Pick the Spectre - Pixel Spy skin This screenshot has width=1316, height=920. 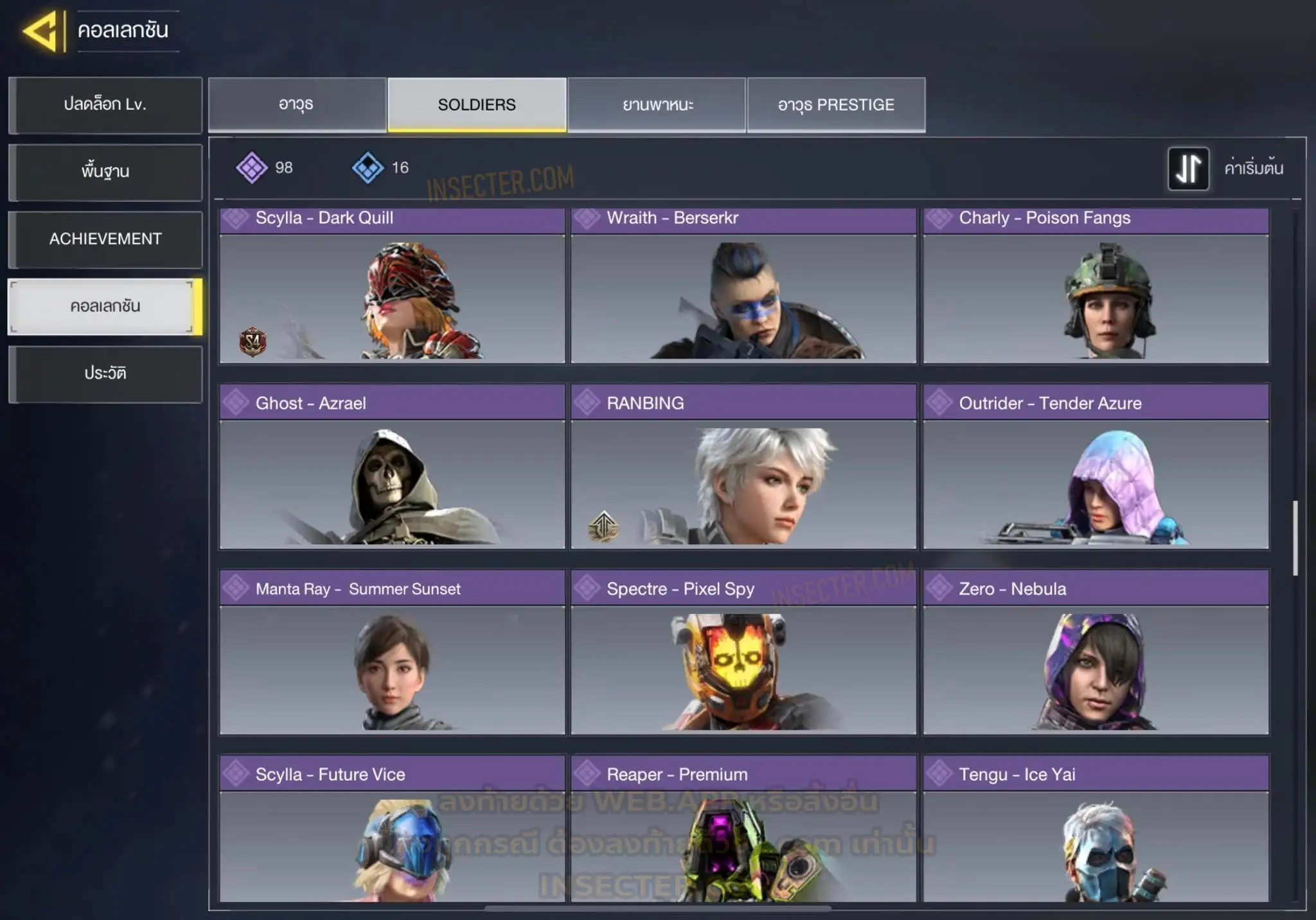pyautogui.click(x=743, y=652)
